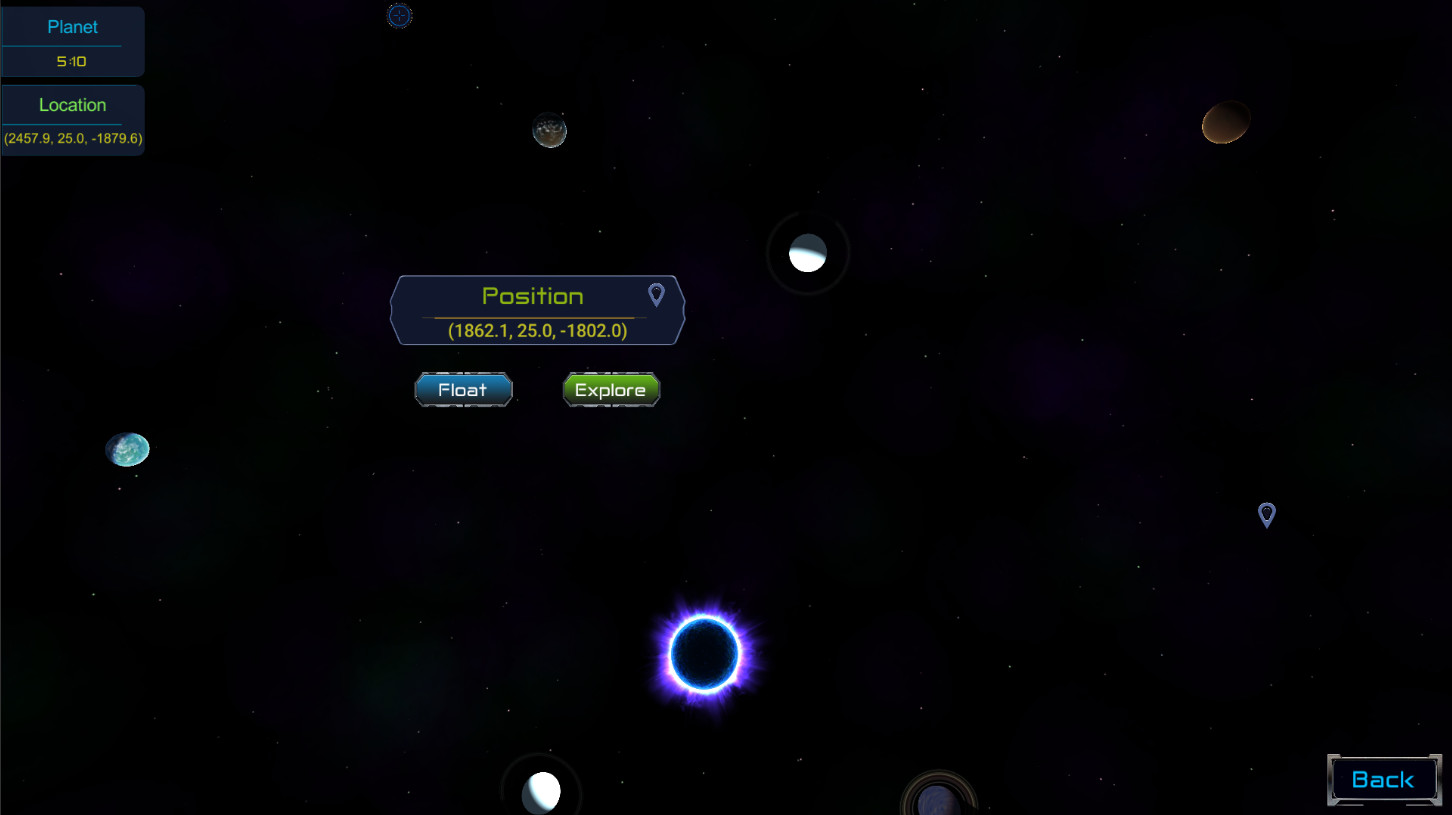The image size is (1452, 815).
Task: Select the map pin marker on the far right
Action: 1266,514
